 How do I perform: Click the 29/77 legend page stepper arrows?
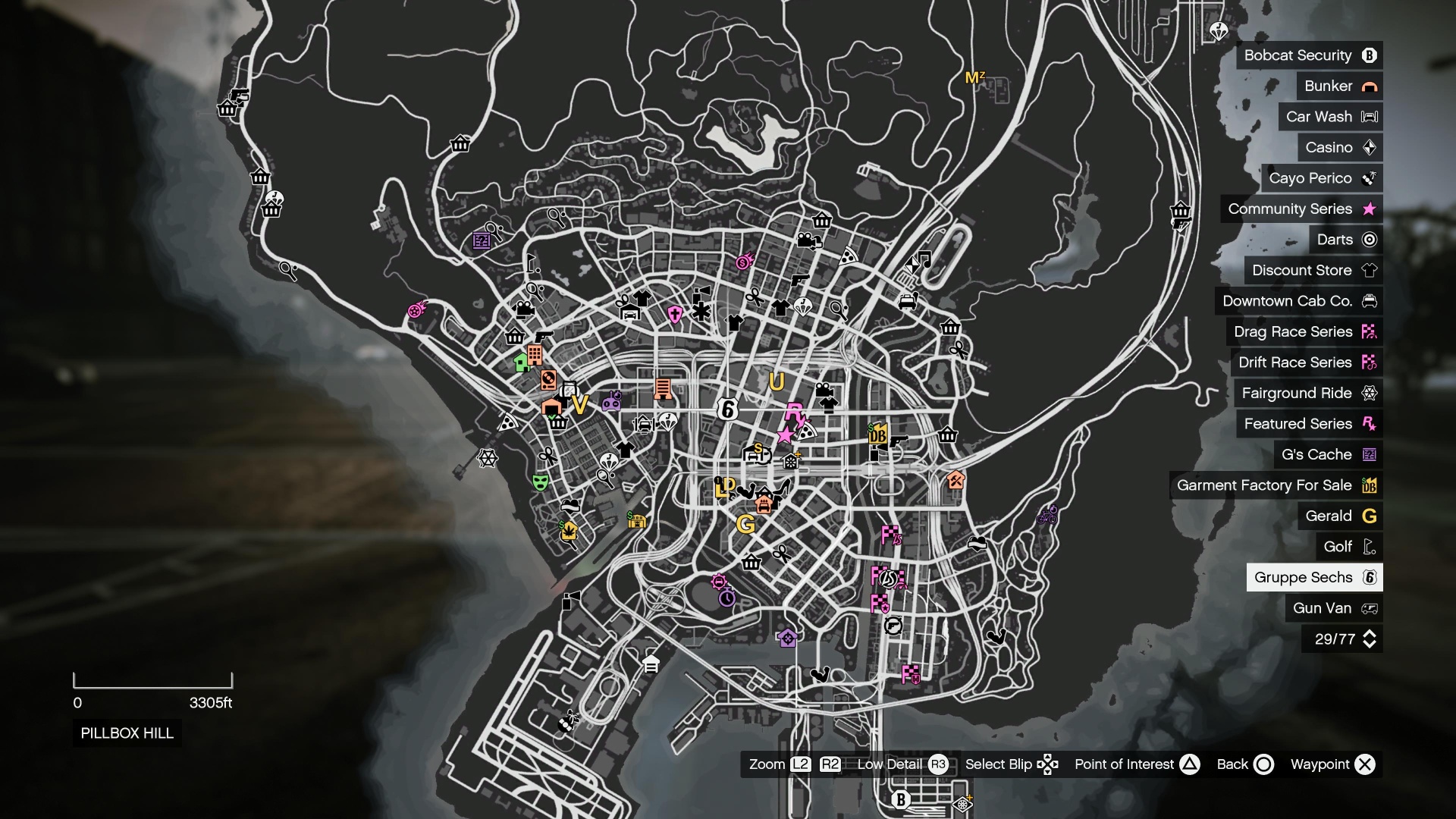(x=1370, y=639)
